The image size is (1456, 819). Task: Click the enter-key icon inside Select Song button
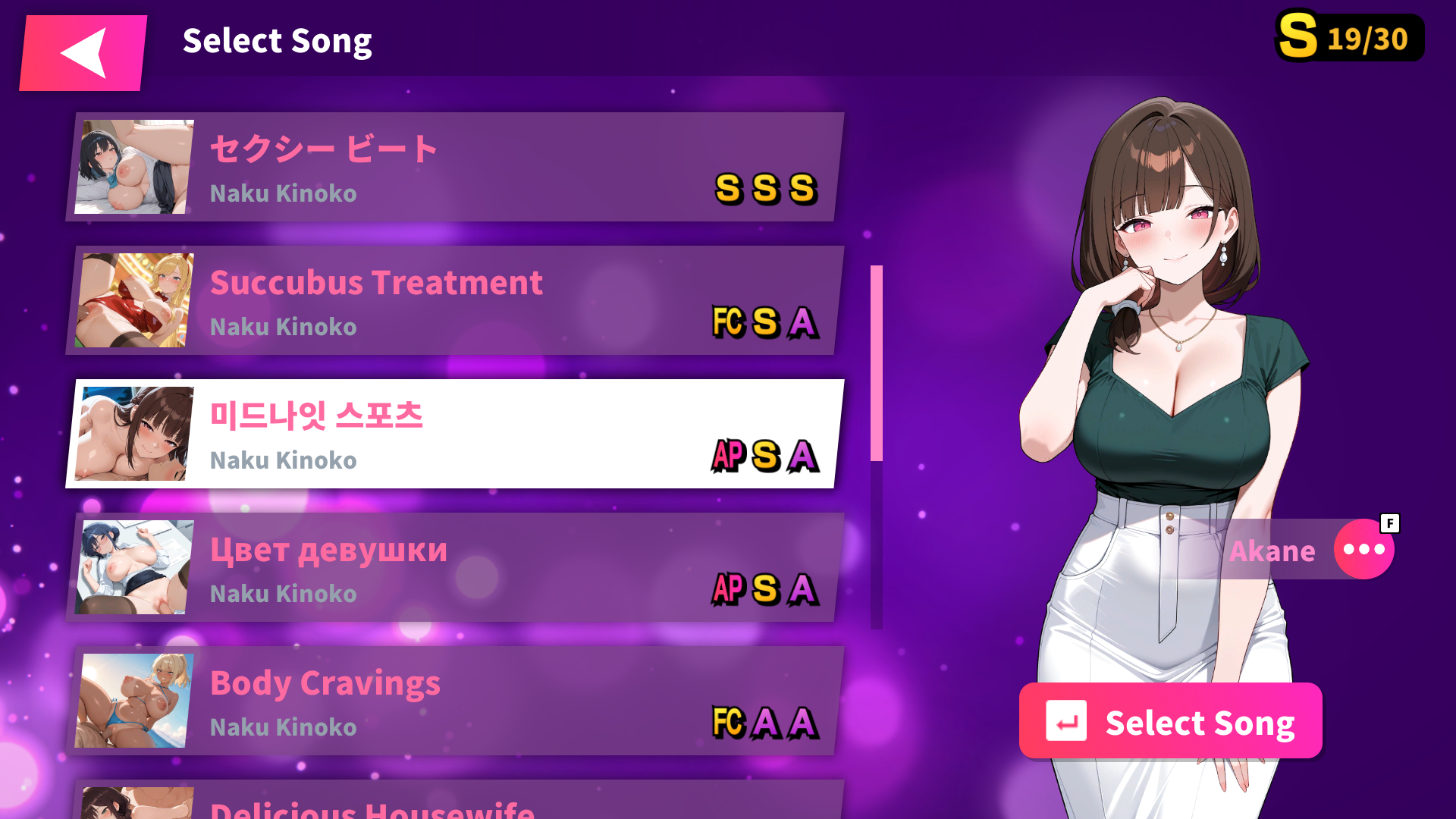coord(1068,721)
